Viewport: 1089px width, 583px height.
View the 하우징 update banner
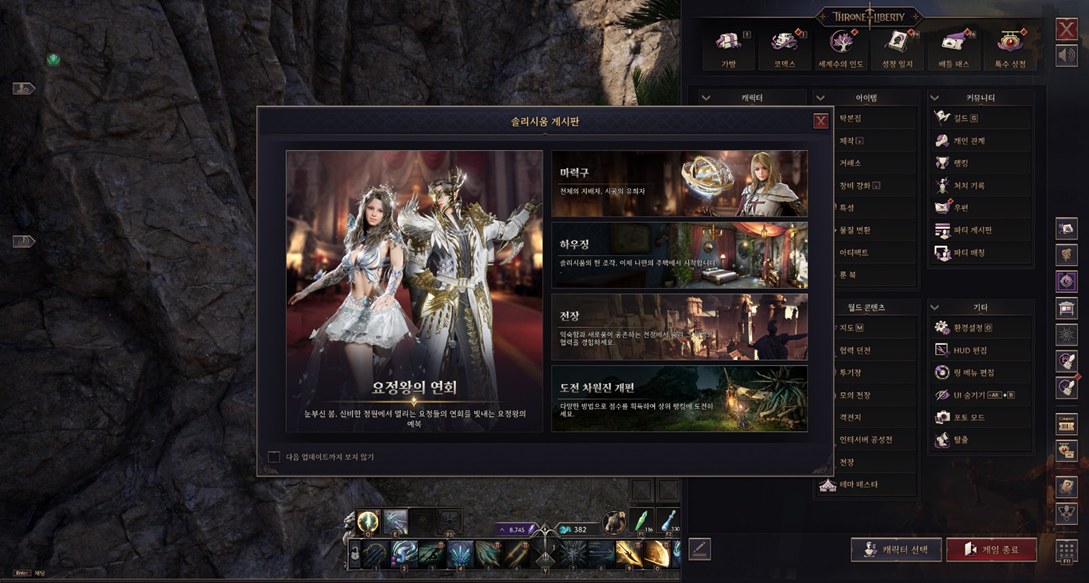coord(679,255)
